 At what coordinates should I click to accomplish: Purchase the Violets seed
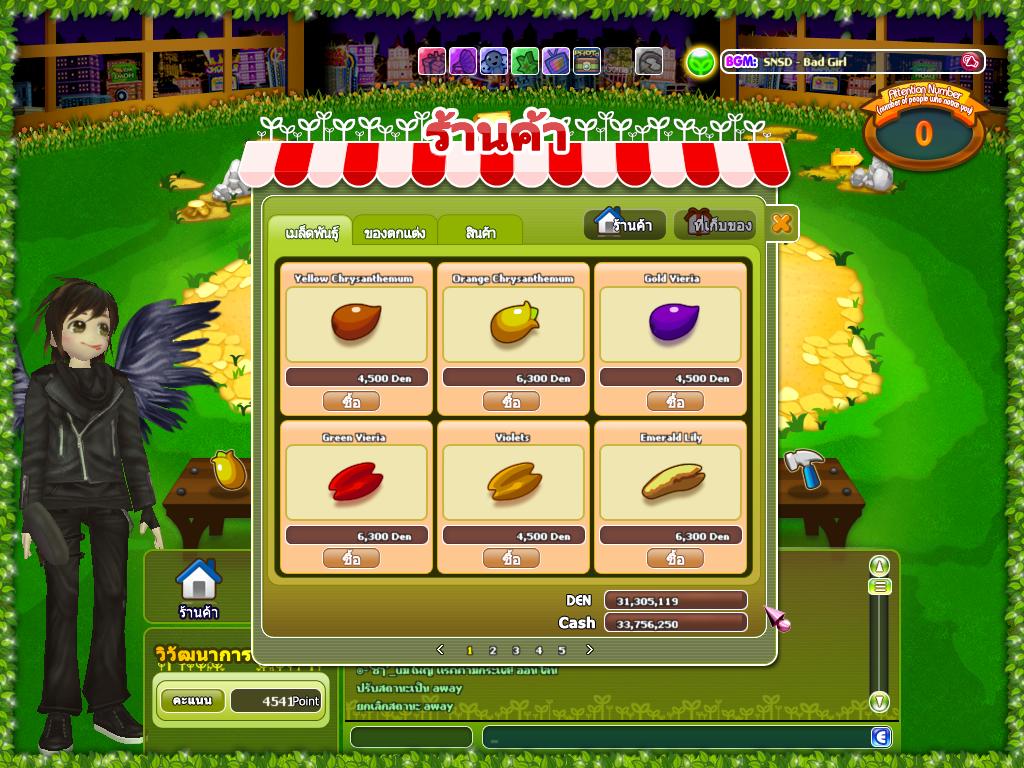click(511, 558)
